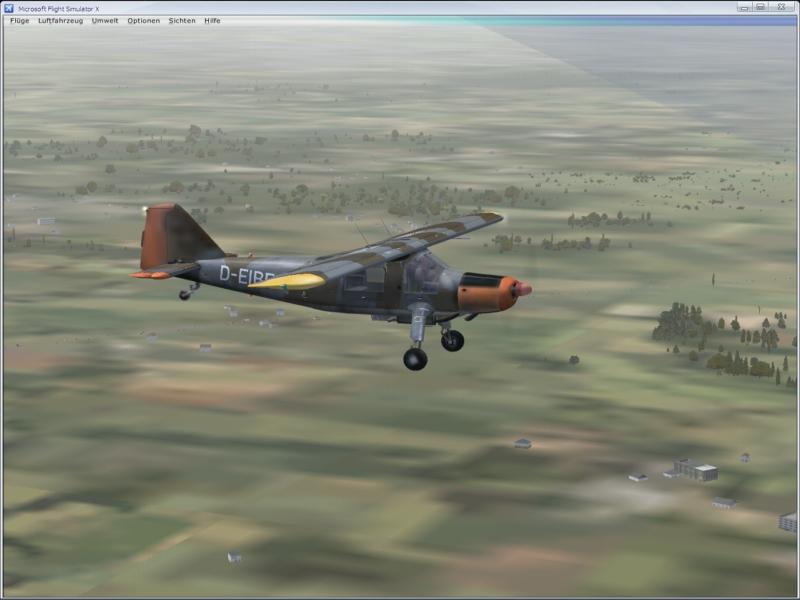The width and height of the screenshot is (800, 600).
Task: Select the Umwelt menu
Action: [105, 20]
